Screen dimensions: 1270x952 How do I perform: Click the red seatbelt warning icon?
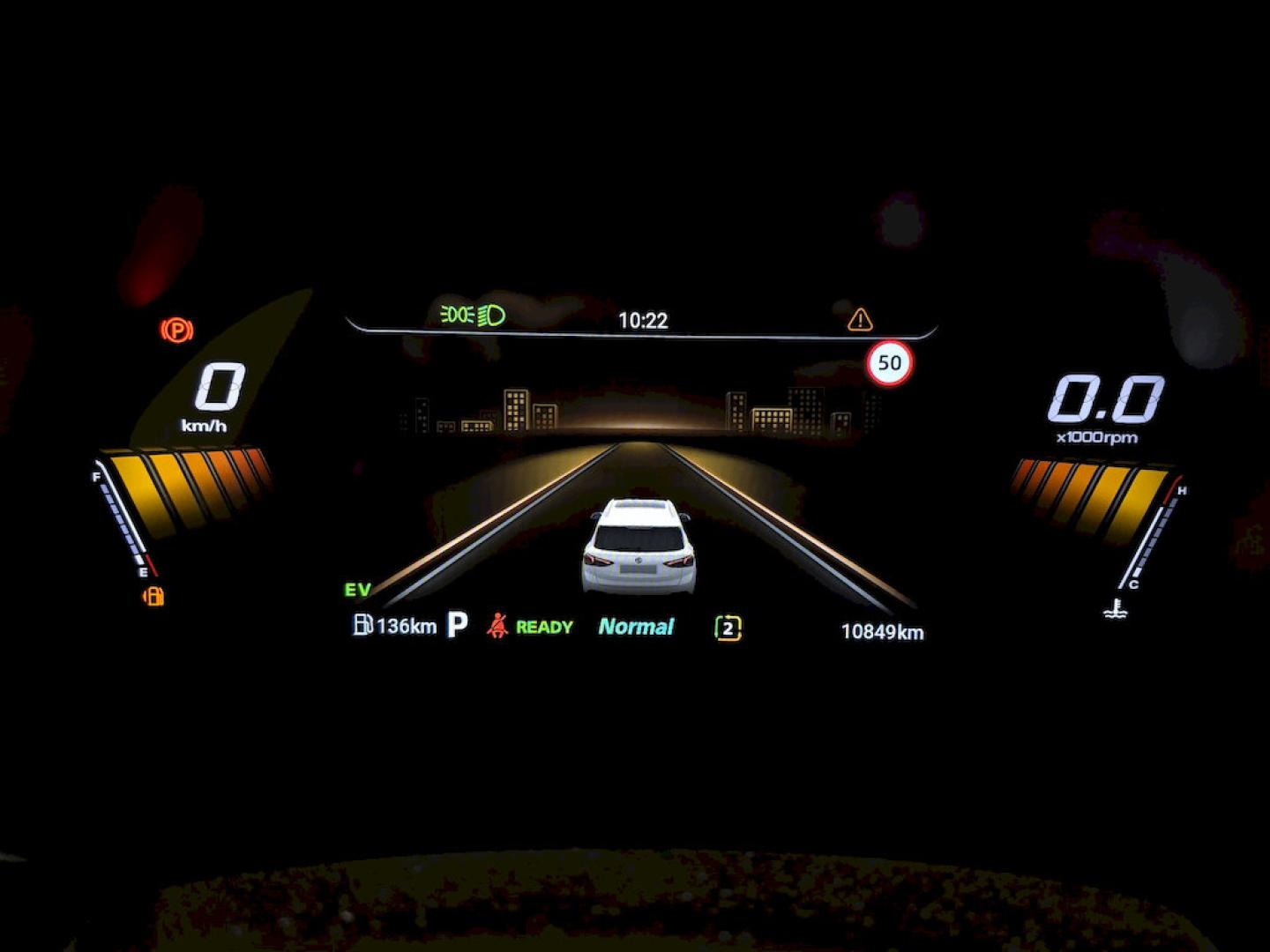pos(497,626)
